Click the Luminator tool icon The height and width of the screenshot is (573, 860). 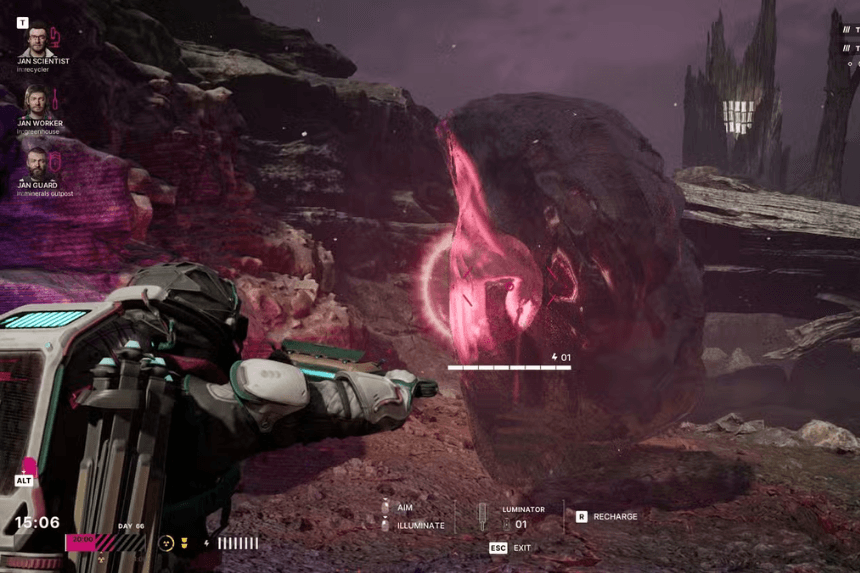click(x=481, y=517)
